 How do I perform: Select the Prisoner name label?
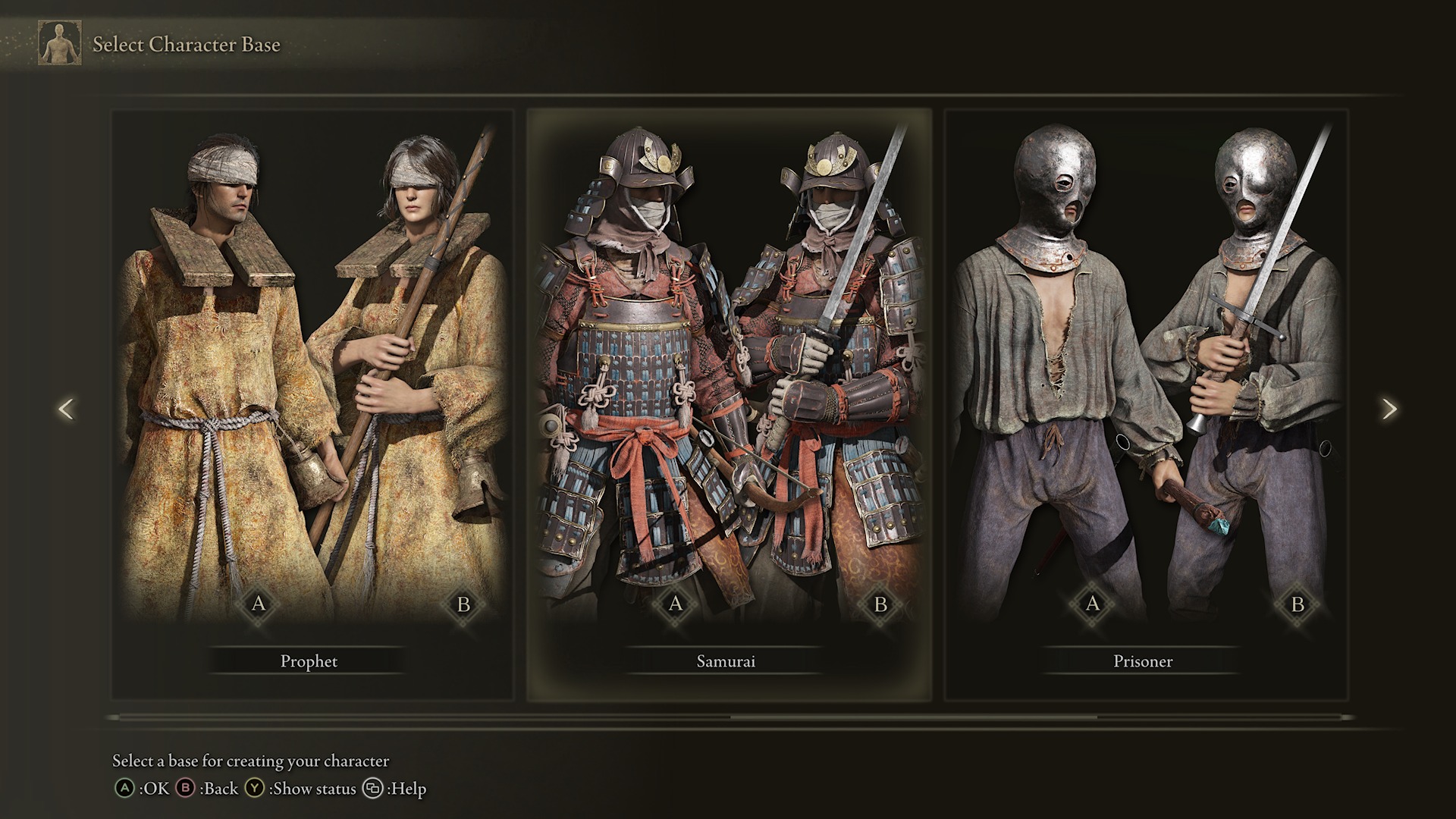pos(1143,661)
